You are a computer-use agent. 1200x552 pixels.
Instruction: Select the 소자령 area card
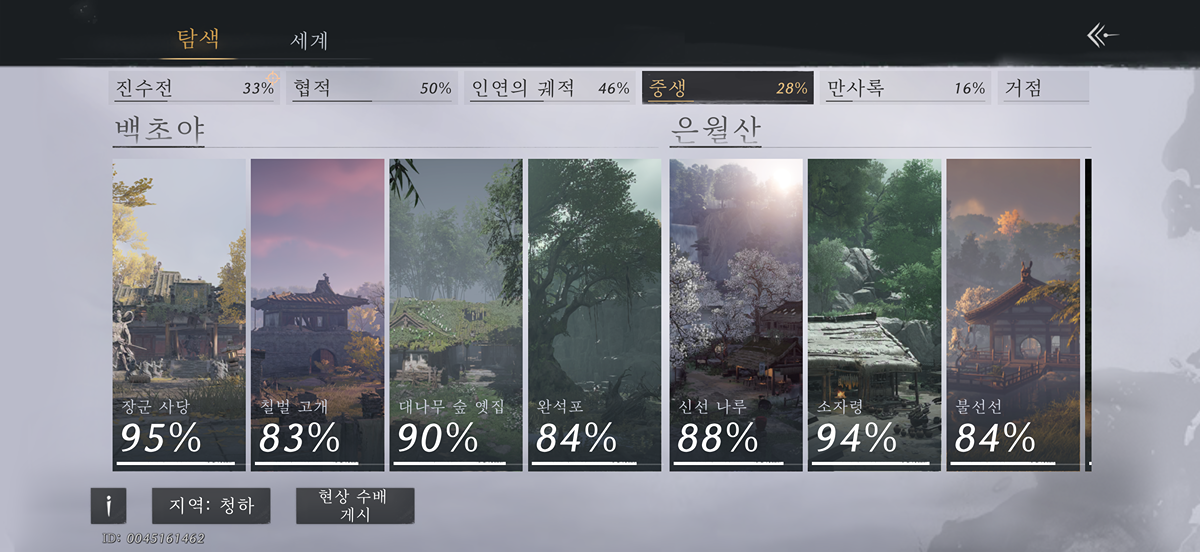875,314
